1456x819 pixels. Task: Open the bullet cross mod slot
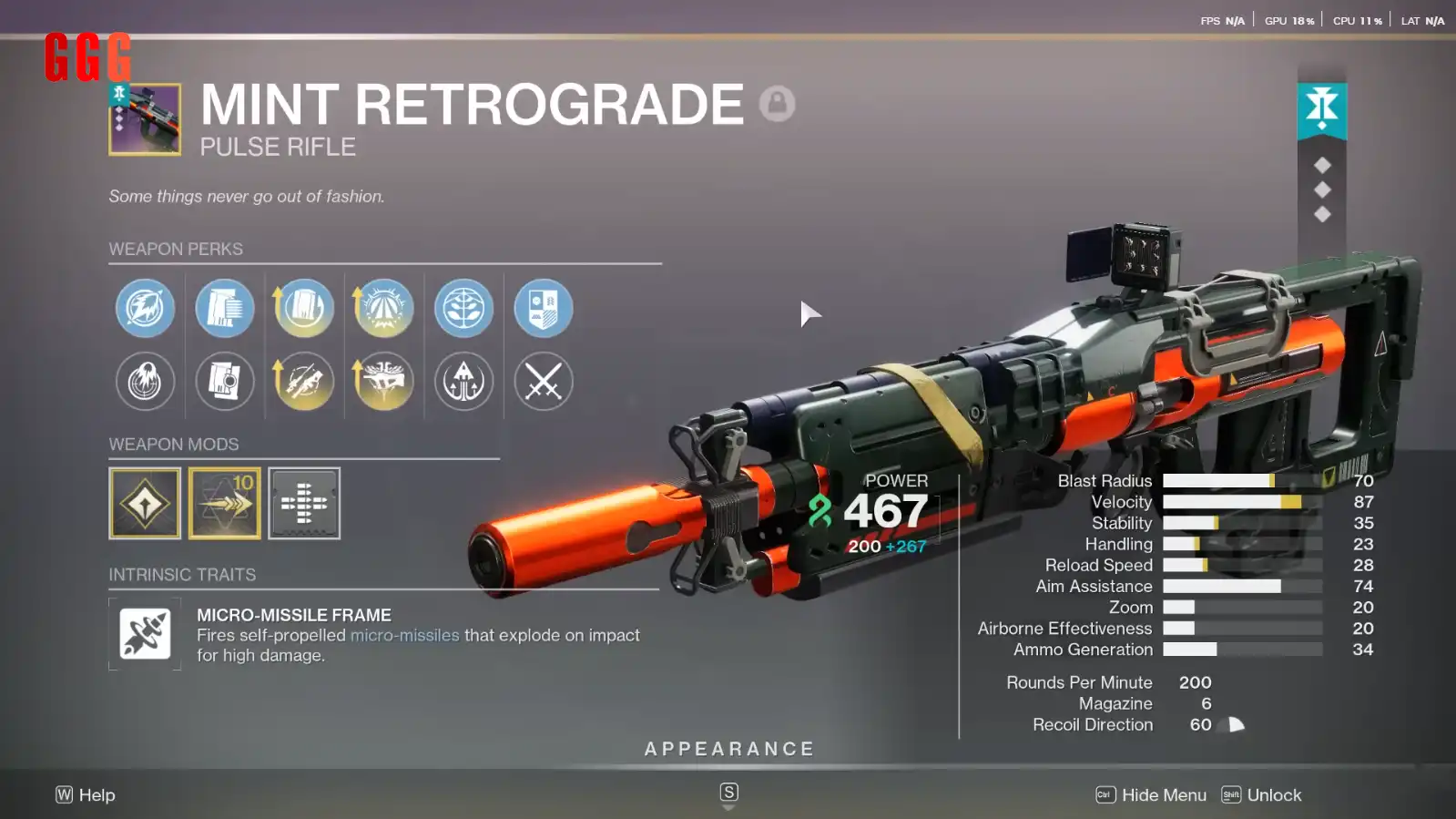click(x=304, y=504)
